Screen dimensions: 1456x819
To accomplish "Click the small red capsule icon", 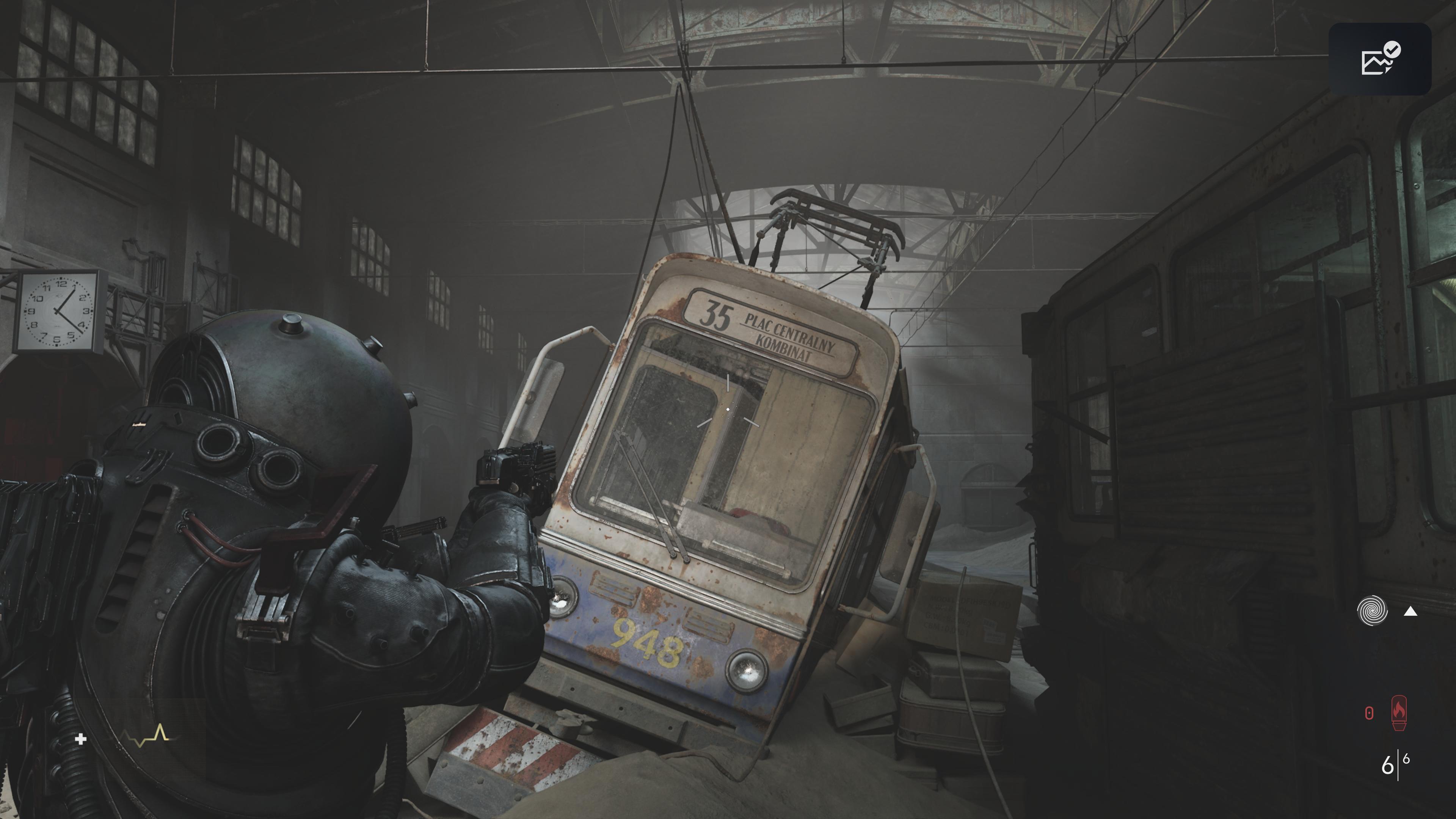I will click(1369, 713).
